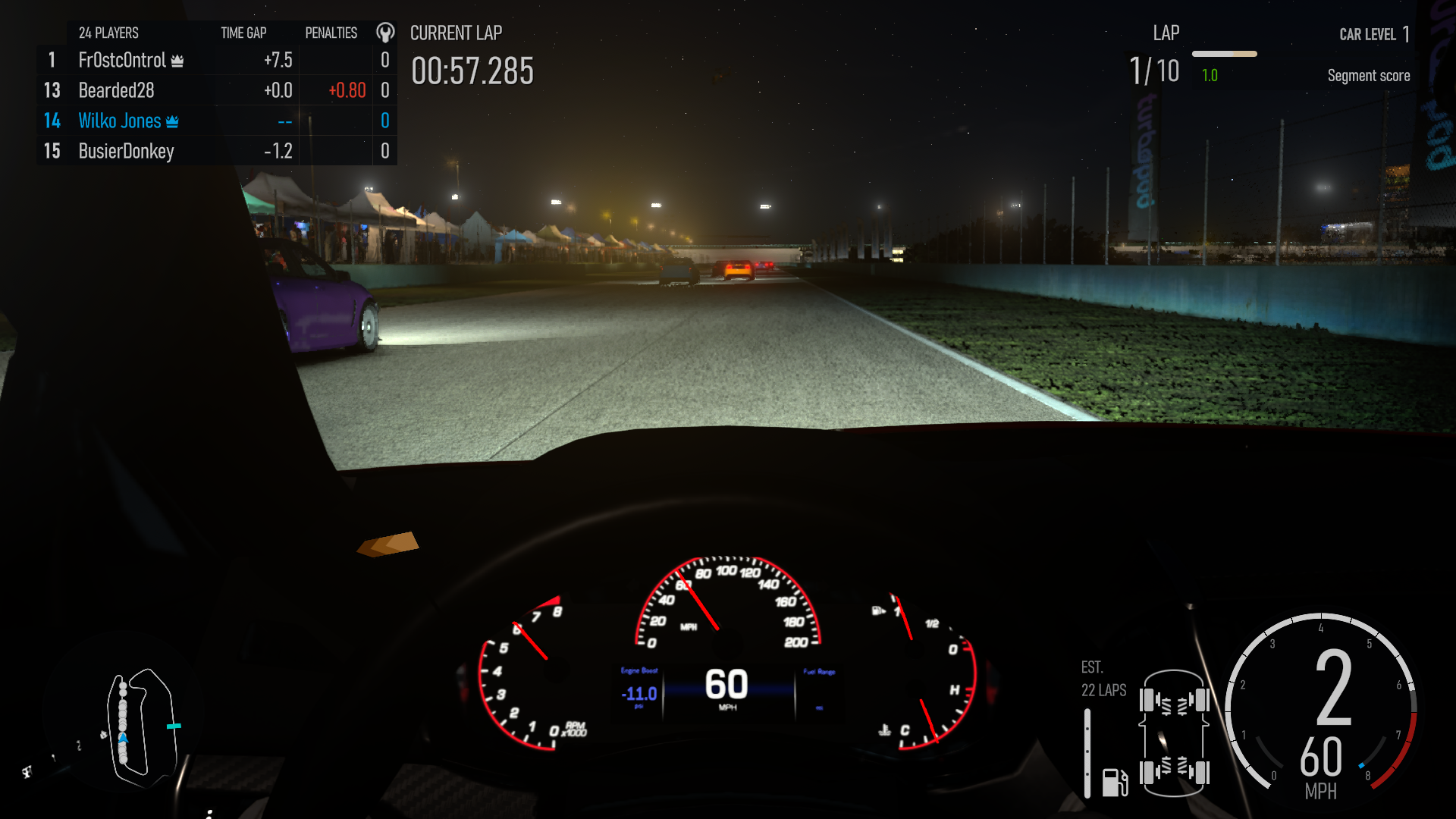This screenshot has height=819, width=1456.
Task: Click the car level progress bar
Action: pos(1224,54)
